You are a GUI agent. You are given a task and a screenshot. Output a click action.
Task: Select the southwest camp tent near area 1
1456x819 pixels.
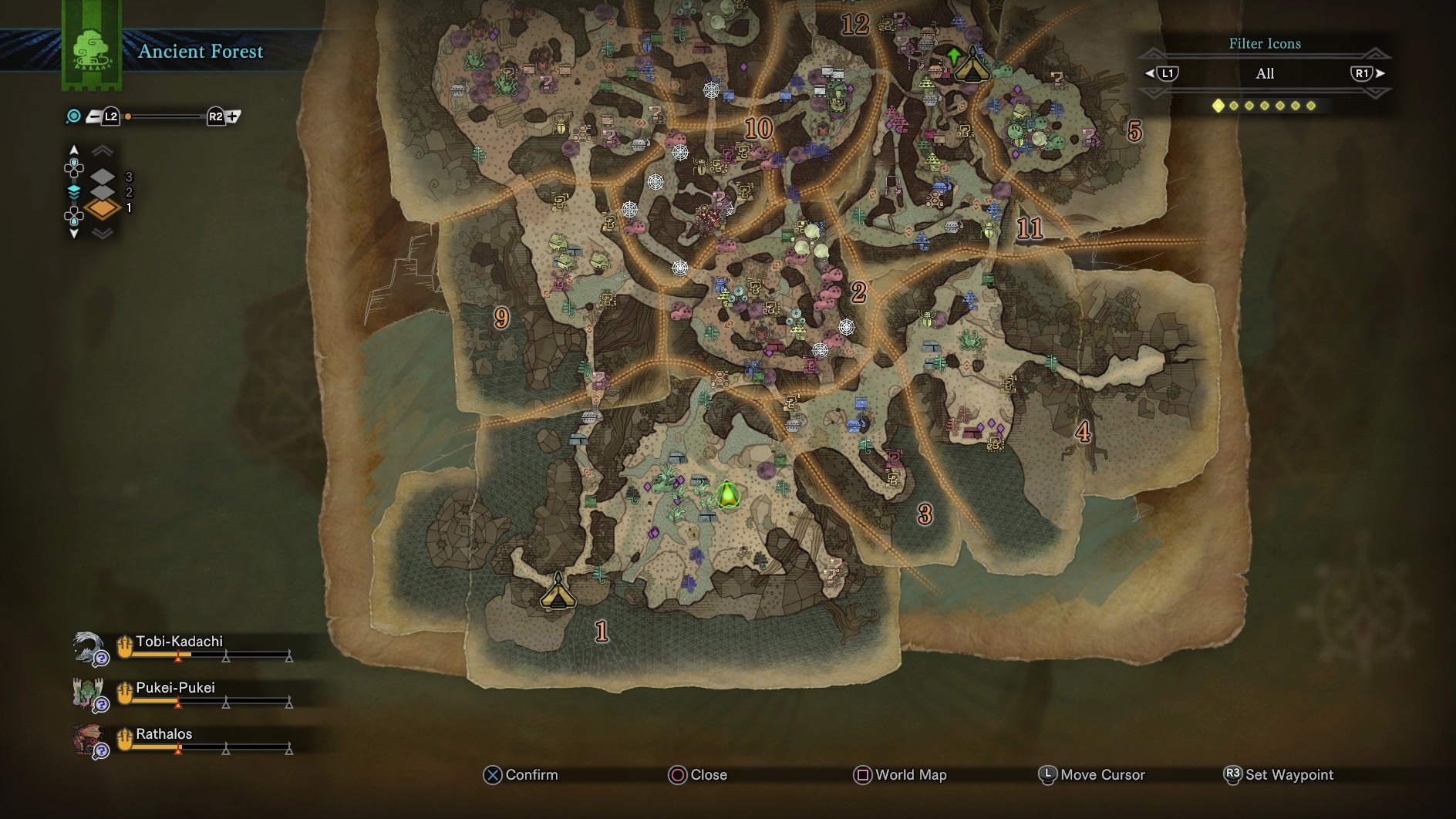pyautogui.click(x=558, y=592)
